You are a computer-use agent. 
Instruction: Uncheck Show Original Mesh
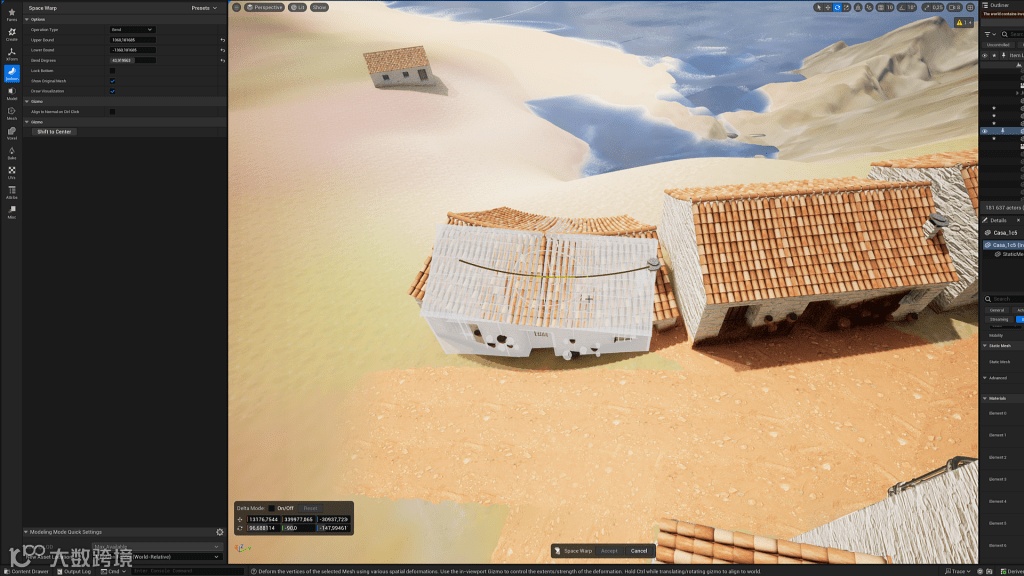112,81
